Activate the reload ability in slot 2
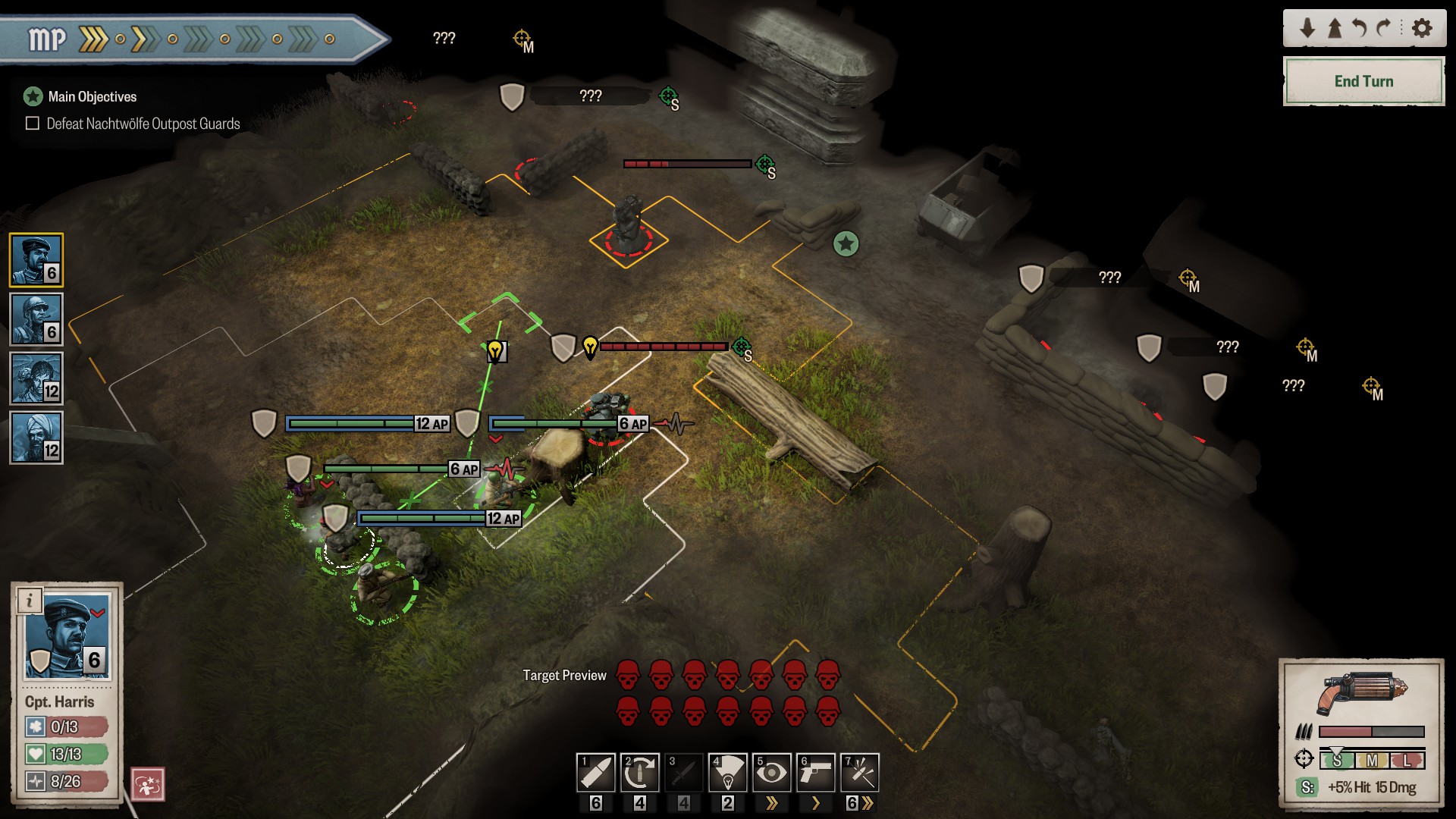 [x=640, y=773]
